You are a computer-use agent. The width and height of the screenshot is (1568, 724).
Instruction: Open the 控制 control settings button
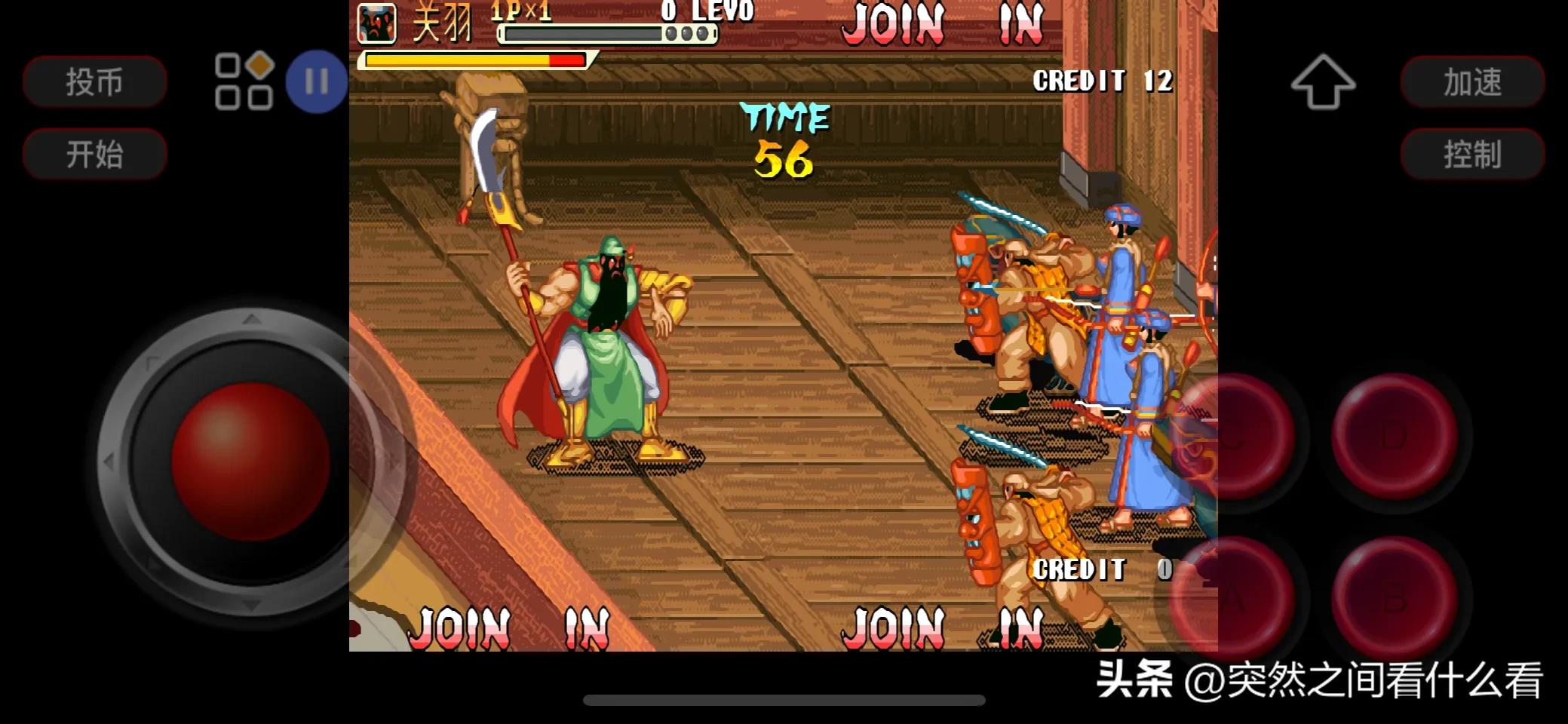(x=1472, y=154)
